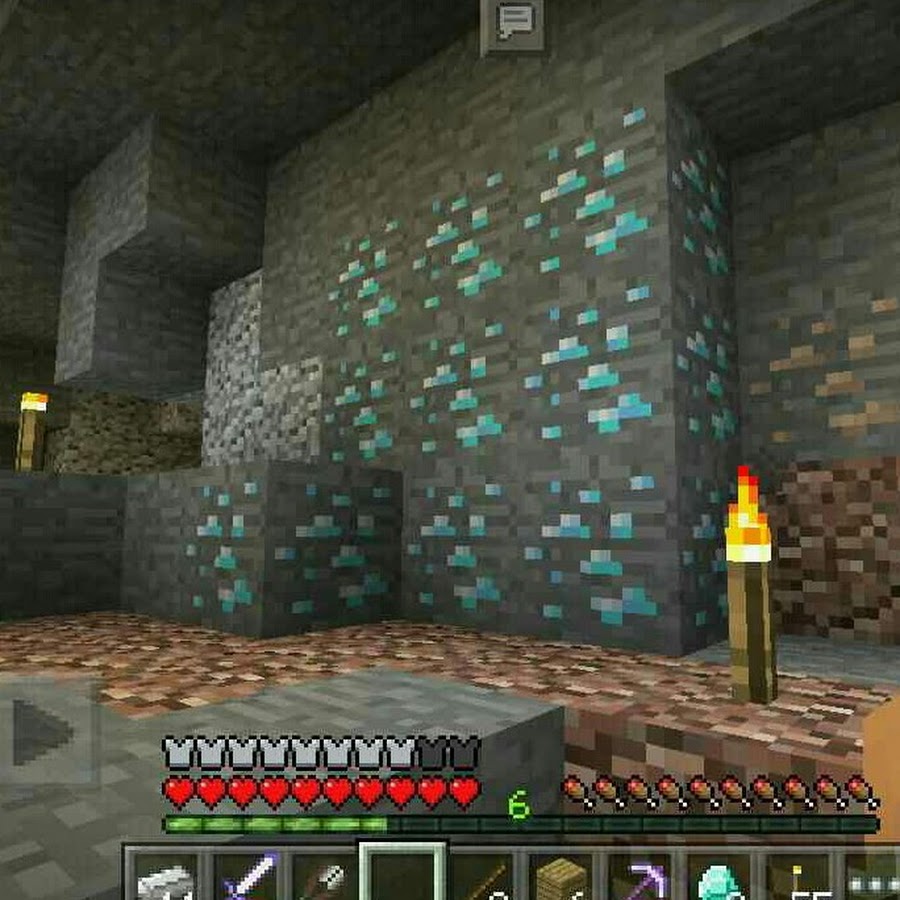This screenshot has height=900, width=900.
Task: Equip the enchanted pickaxe from the hotbar
Action: pyautogui.click(x=638, y=877)
